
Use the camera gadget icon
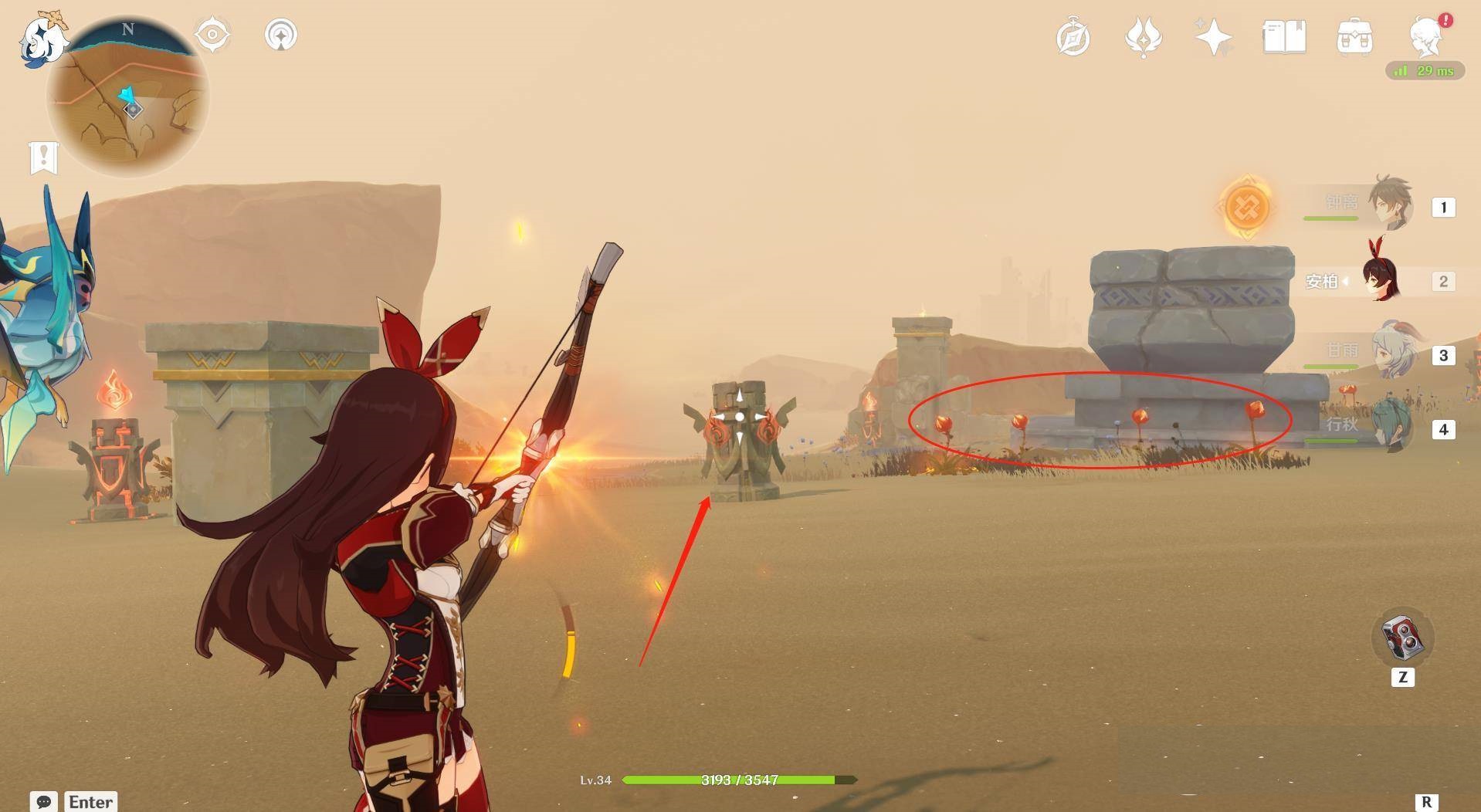pos(1402,638)
